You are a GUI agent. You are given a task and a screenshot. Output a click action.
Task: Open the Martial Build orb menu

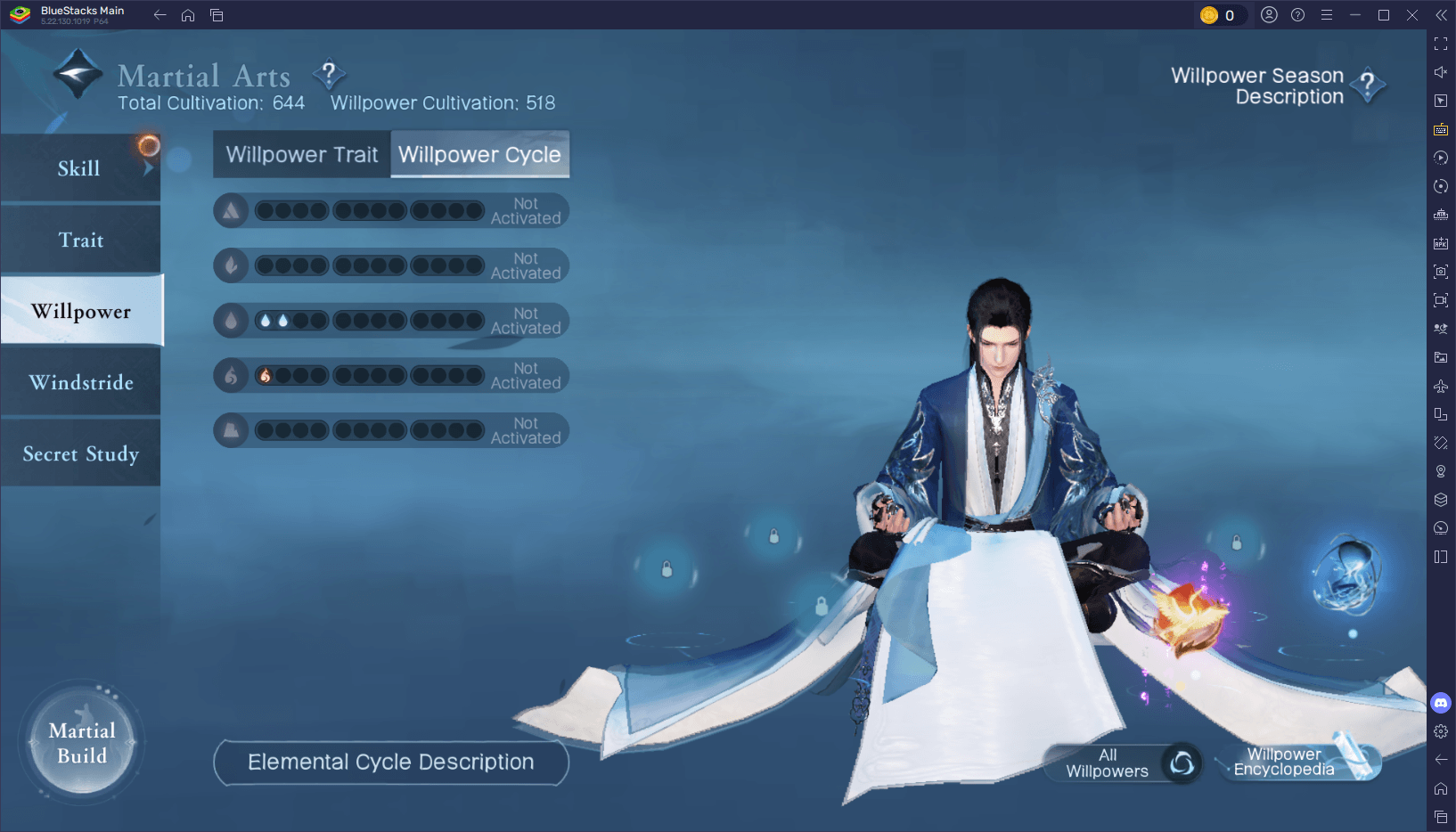(x=80, y=743)
